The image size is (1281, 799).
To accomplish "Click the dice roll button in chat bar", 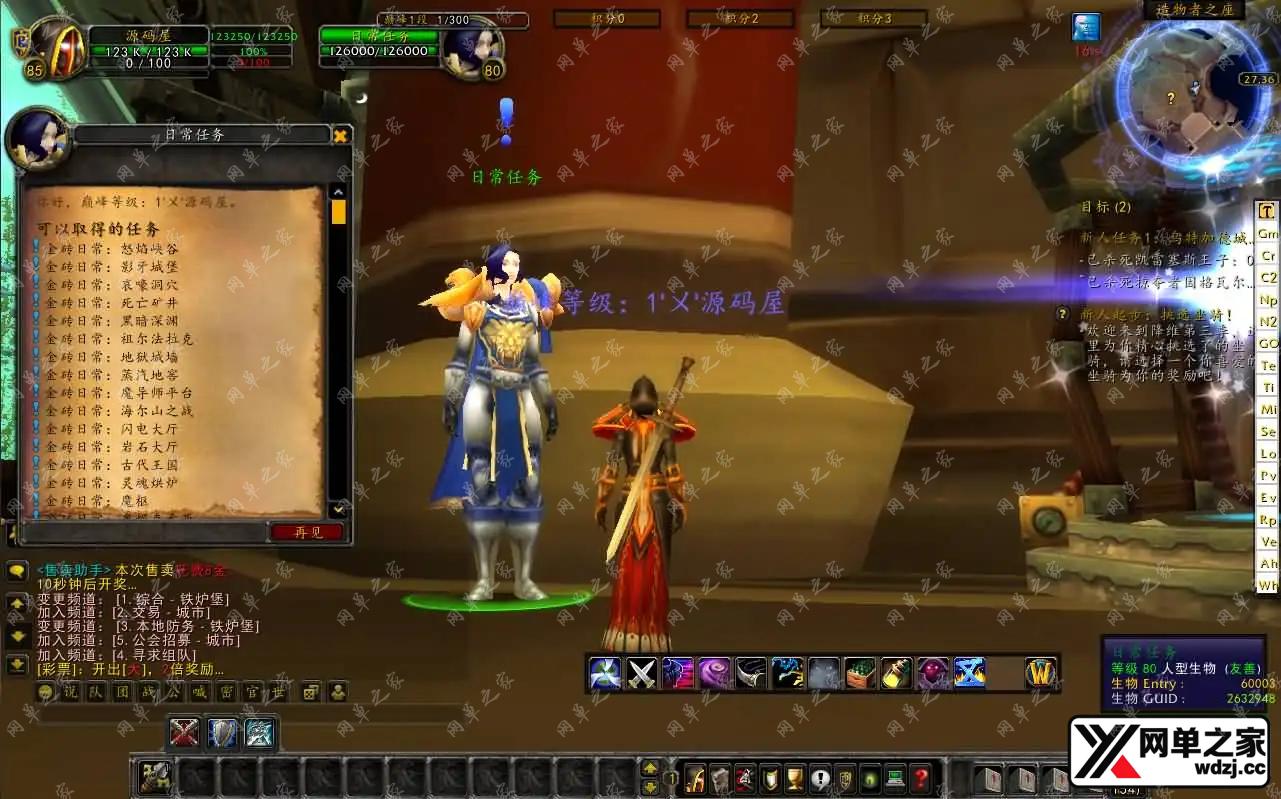I will 310,691.
